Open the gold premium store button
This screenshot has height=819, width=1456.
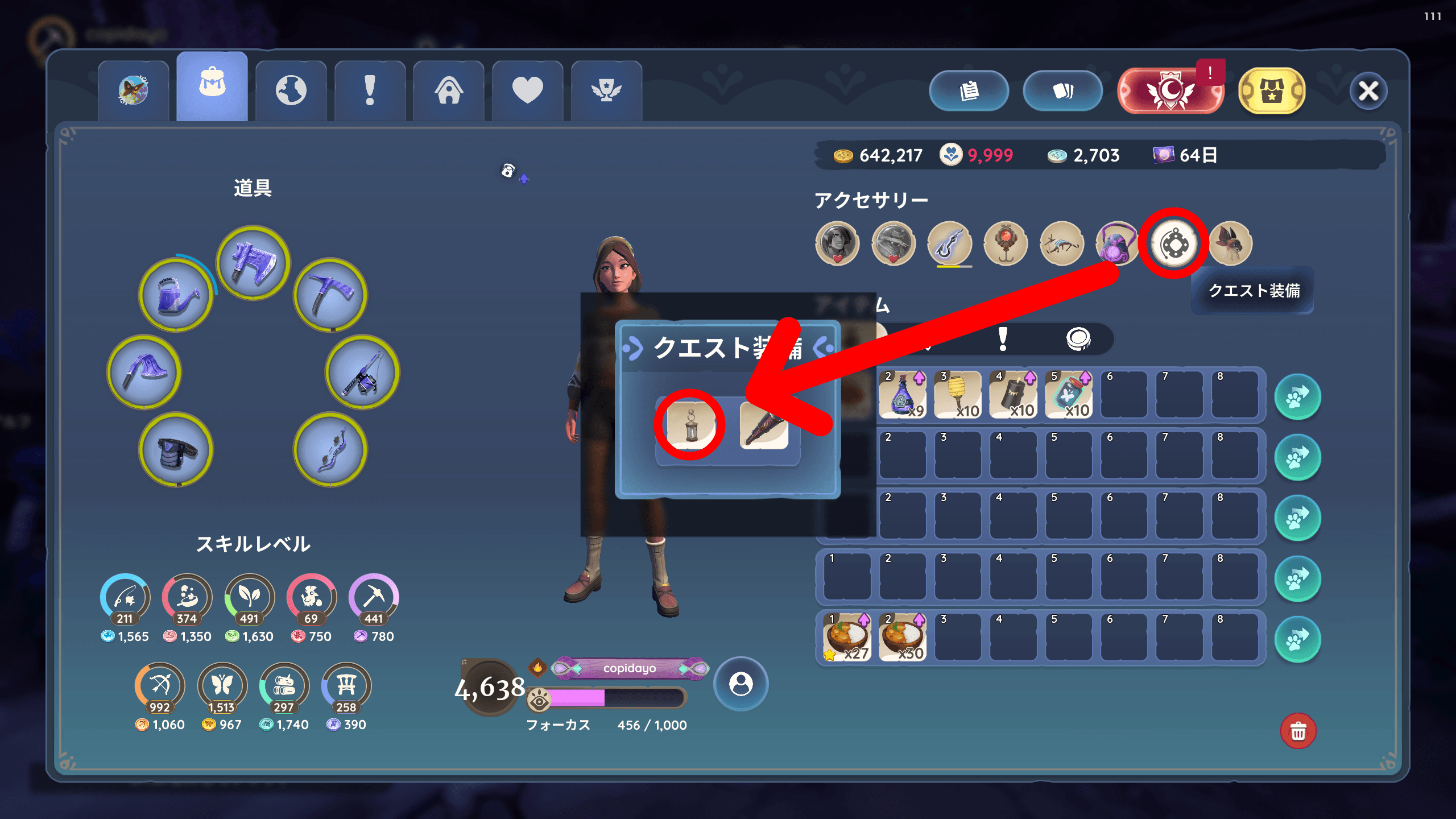click(x=1272, y=91)
